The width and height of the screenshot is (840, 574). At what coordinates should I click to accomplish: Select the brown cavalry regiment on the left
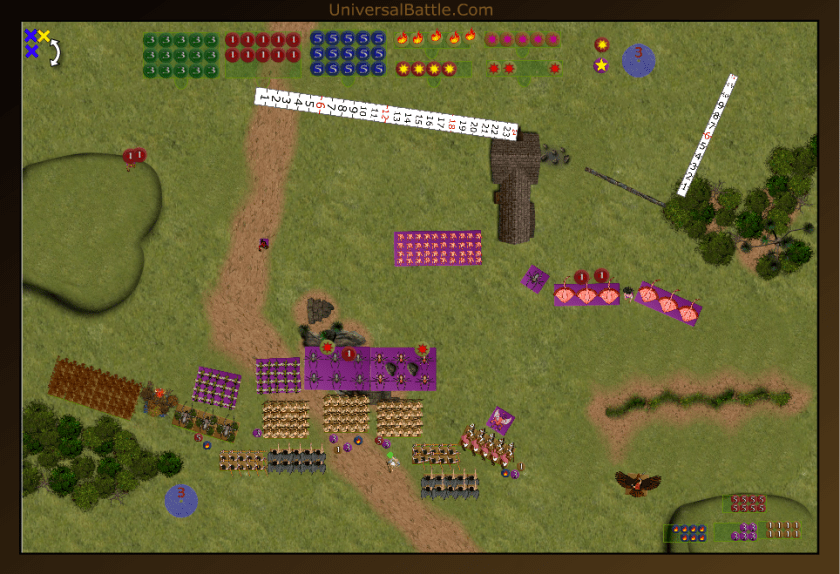pos(94,387)
